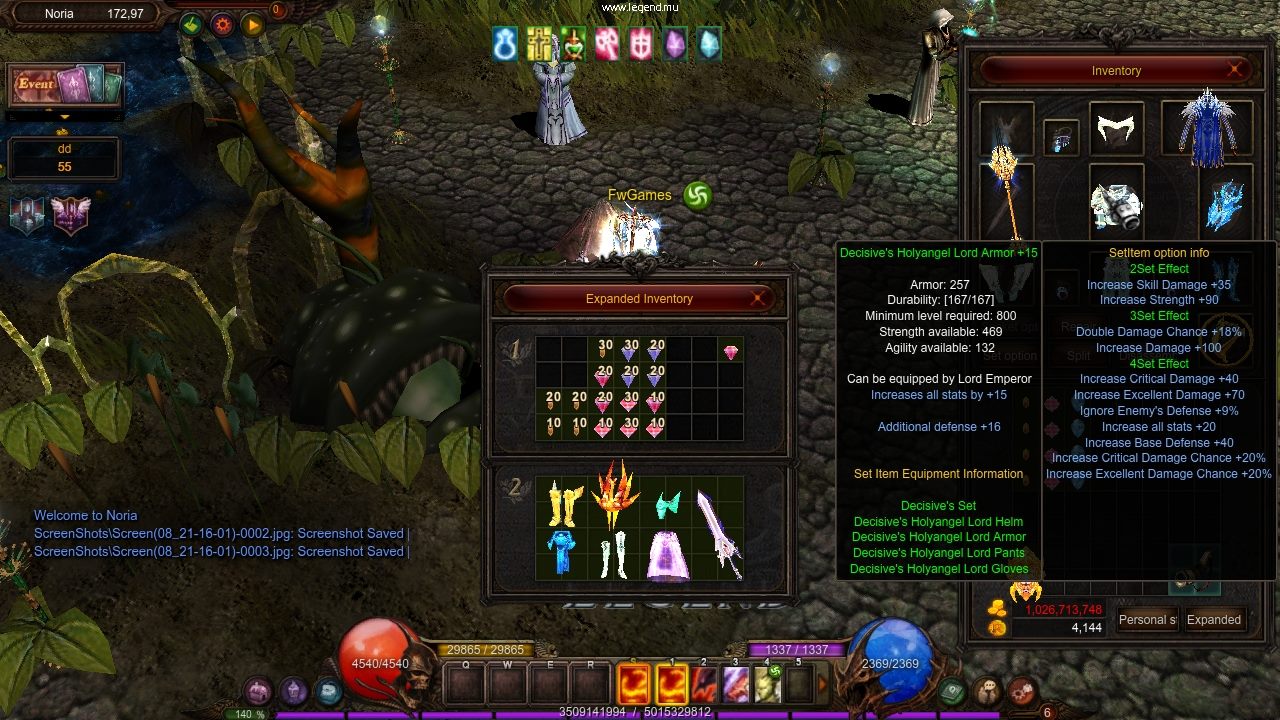Activate the skill in hotbar slot 3
The image size is (1280, 720).
[x=736, y=685]
